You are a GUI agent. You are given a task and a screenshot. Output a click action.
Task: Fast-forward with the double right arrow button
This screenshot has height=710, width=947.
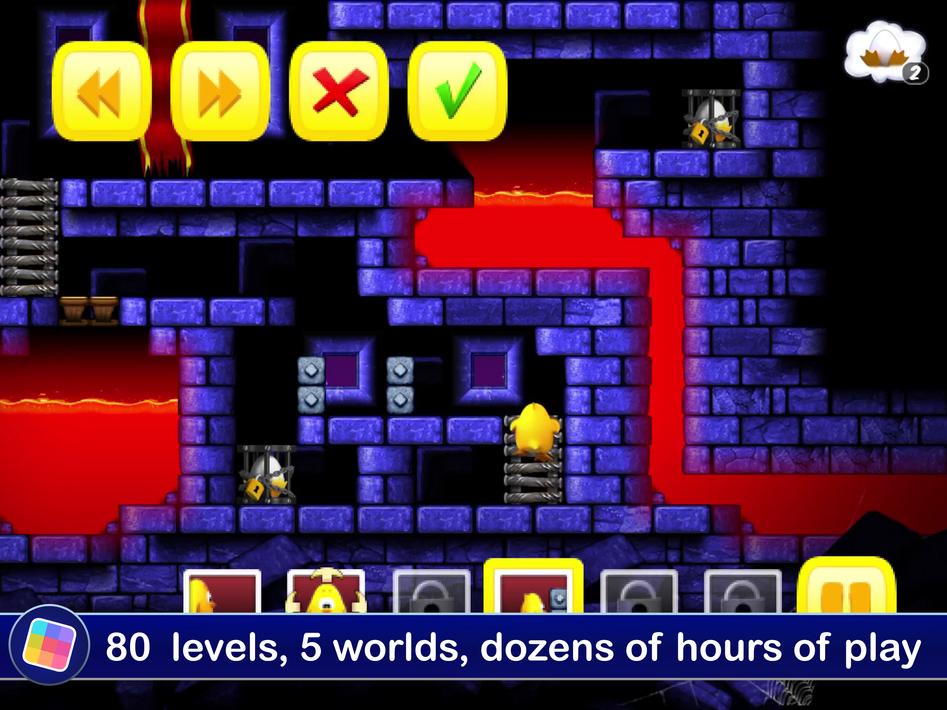click(220, 92)
